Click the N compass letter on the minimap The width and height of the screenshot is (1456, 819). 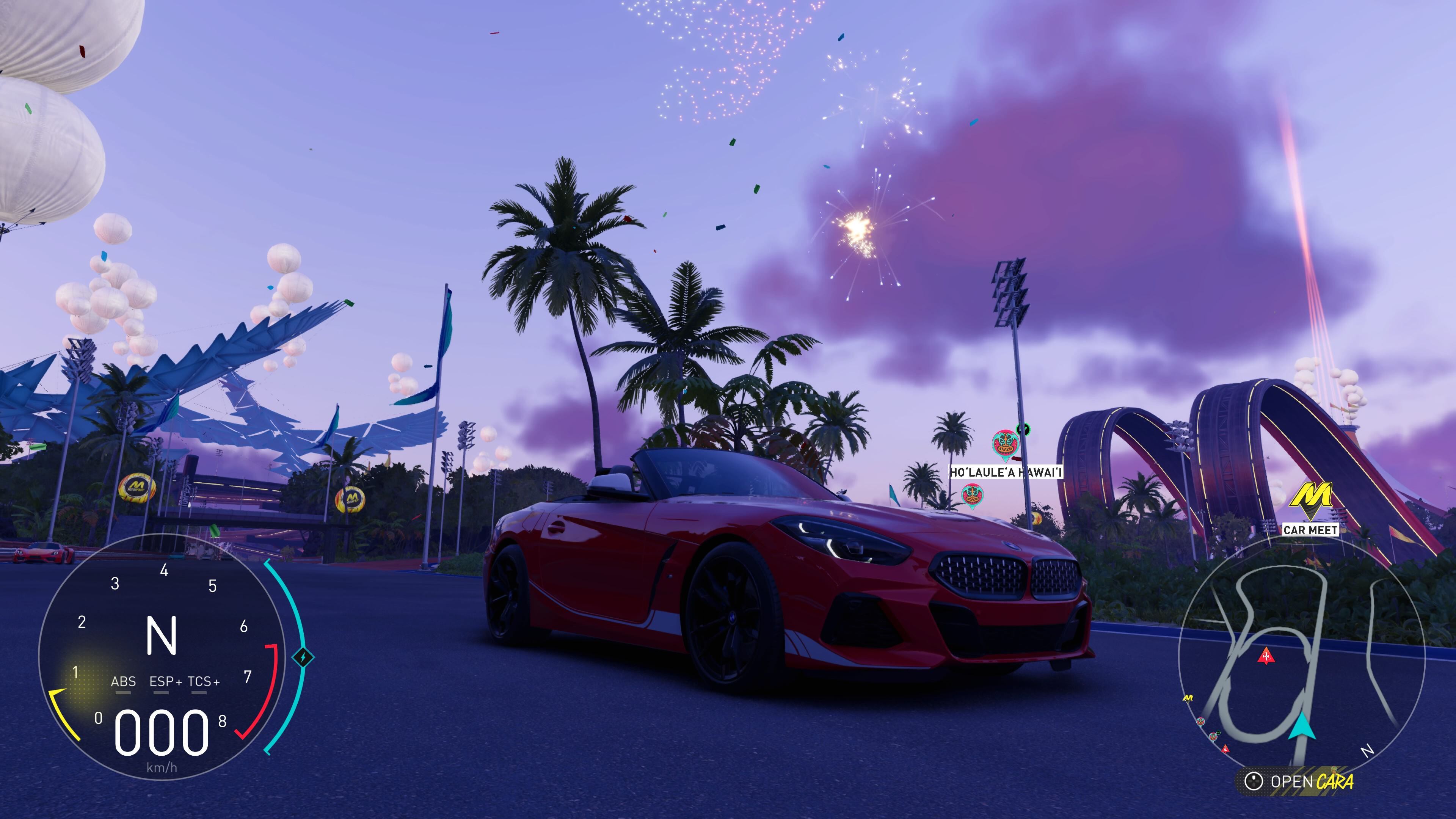coord(1367,751)
